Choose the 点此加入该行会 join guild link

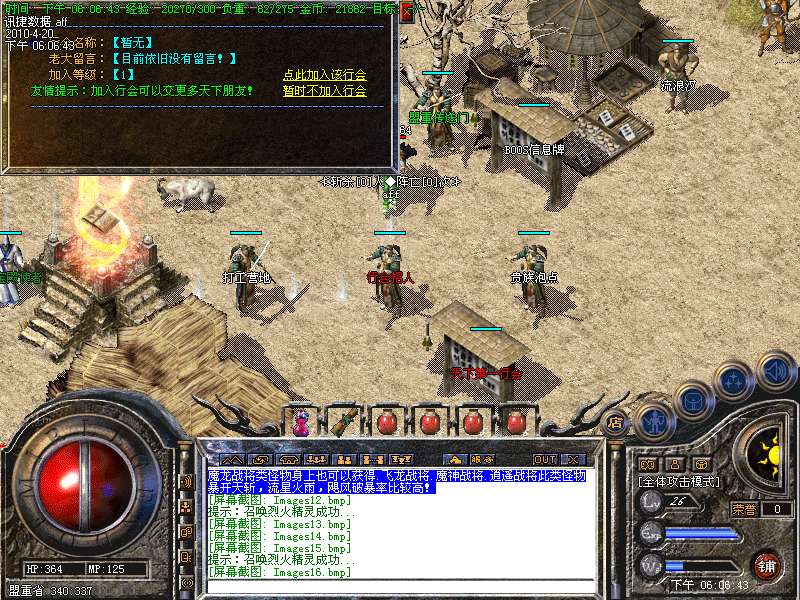pos(324,75)
